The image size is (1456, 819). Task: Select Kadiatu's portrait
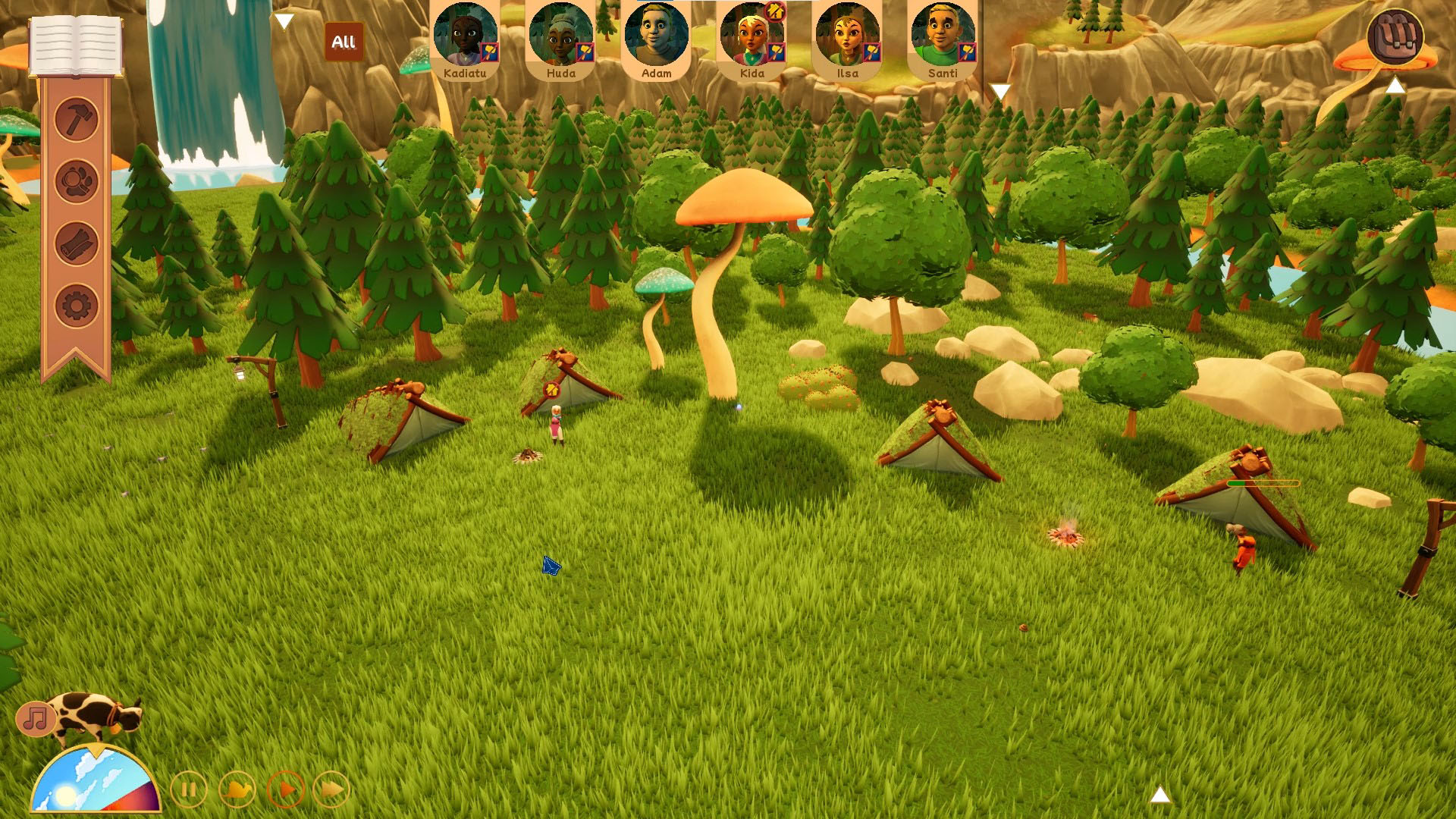pos(465,39)
